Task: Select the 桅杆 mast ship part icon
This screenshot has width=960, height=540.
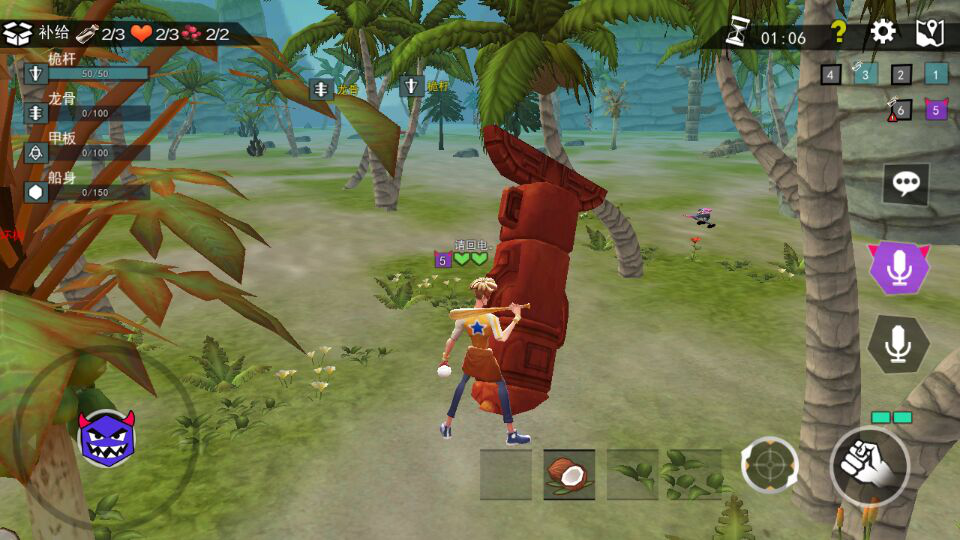Action: click(x=36, y=73)
